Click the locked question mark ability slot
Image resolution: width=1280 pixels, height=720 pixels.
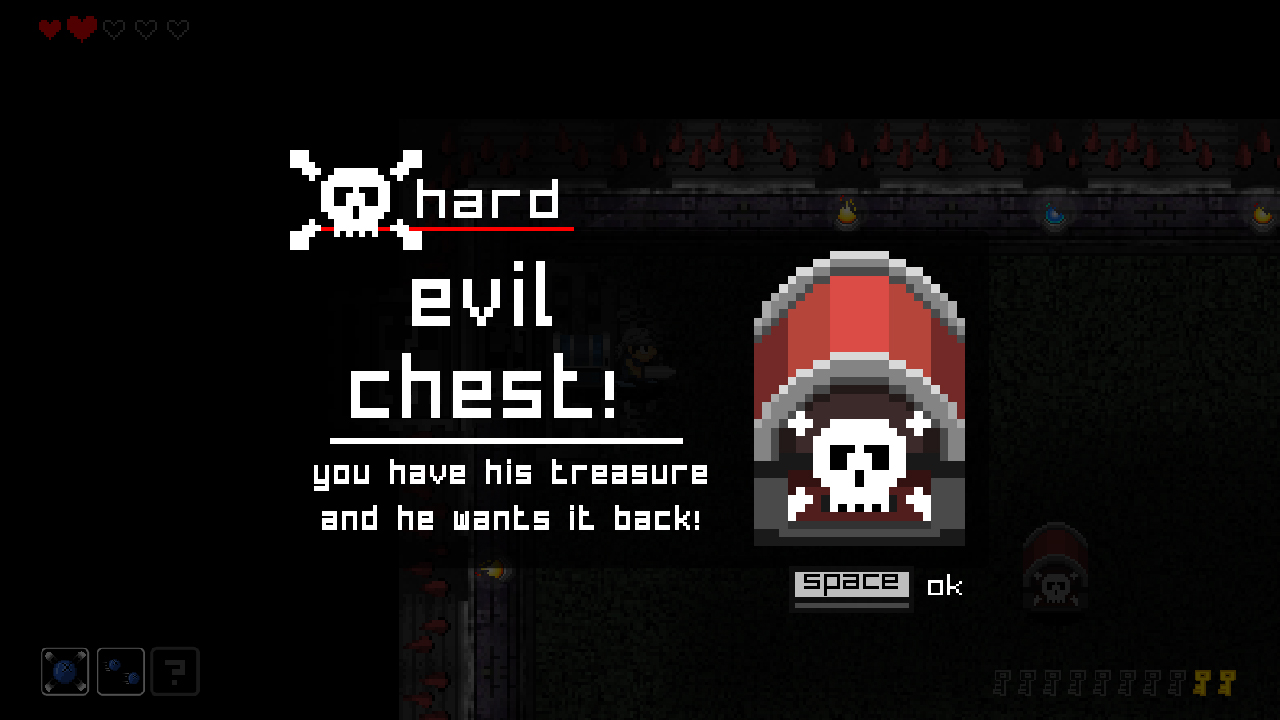click(175, 671)
